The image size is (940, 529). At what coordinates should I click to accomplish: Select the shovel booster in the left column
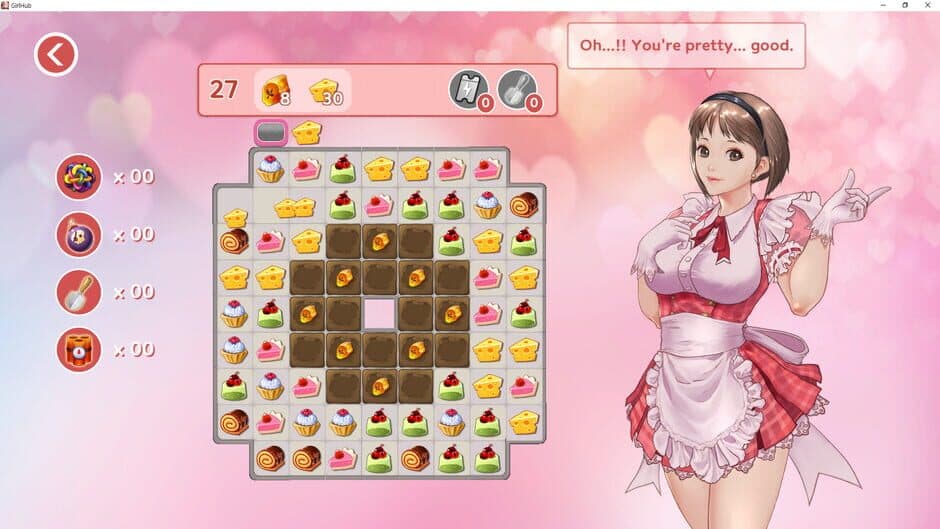click(78, 292)
